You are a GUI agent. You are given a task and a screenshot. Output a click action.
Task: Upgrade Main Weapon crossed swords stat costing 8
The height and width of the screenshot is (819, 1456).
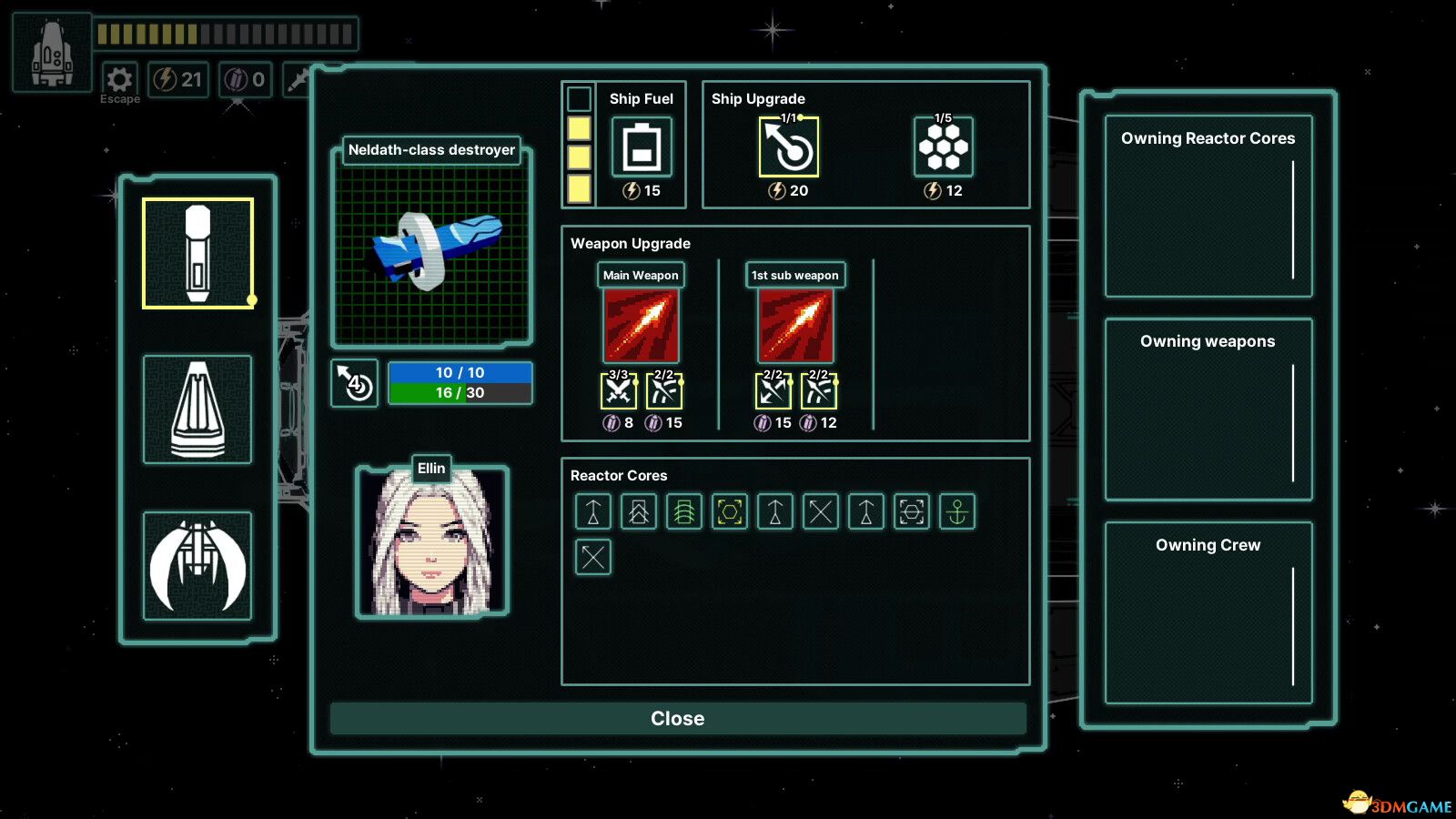pyautogui.click(x=619, y=391)
